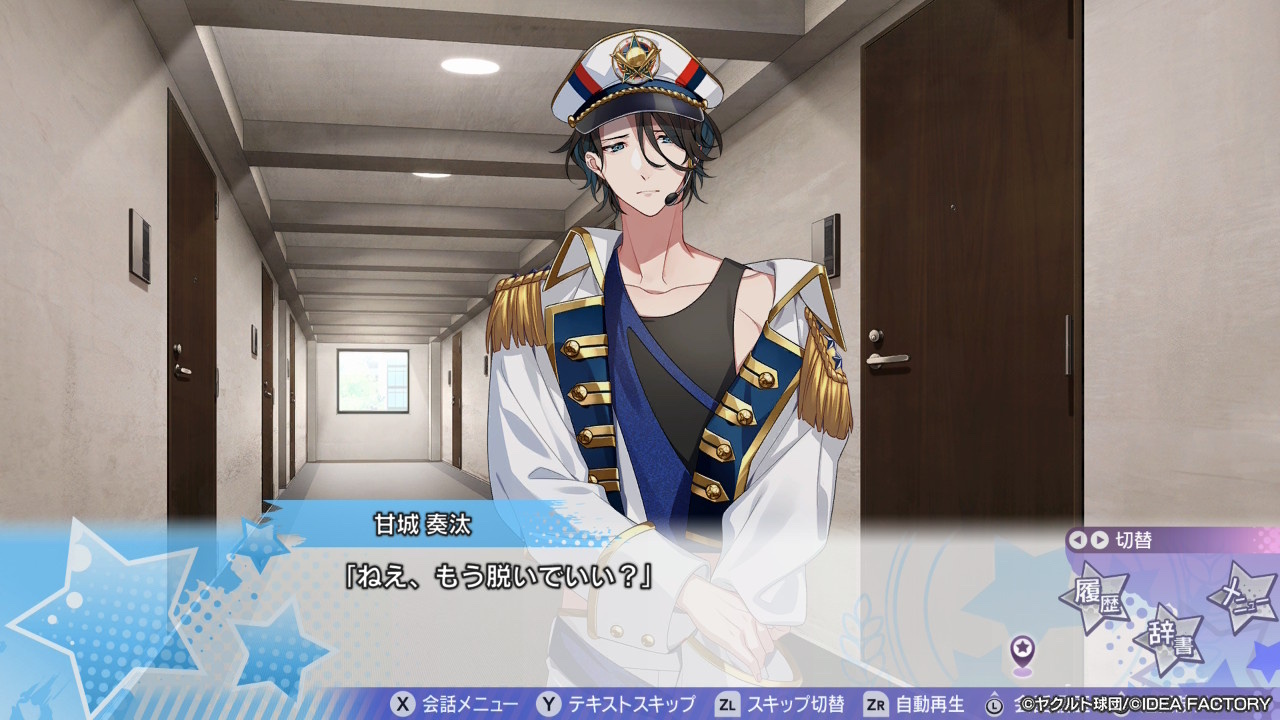Click the right arrow beside 切替
The width and height of the screenshot is (1280, 720).
coord(1099,540)
